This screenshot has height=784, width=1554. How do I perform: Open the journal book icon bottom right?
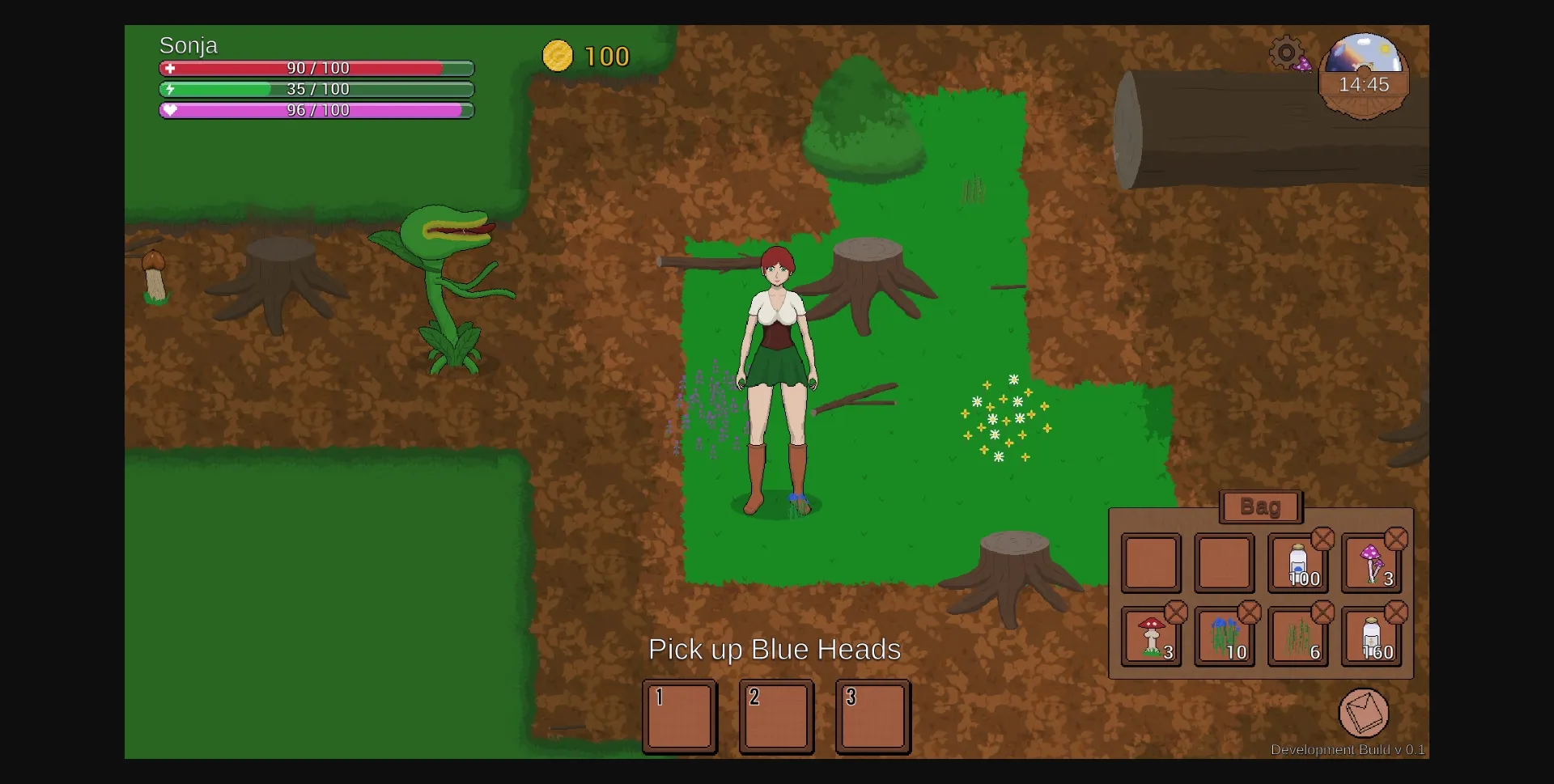(x=1364, y=714)
